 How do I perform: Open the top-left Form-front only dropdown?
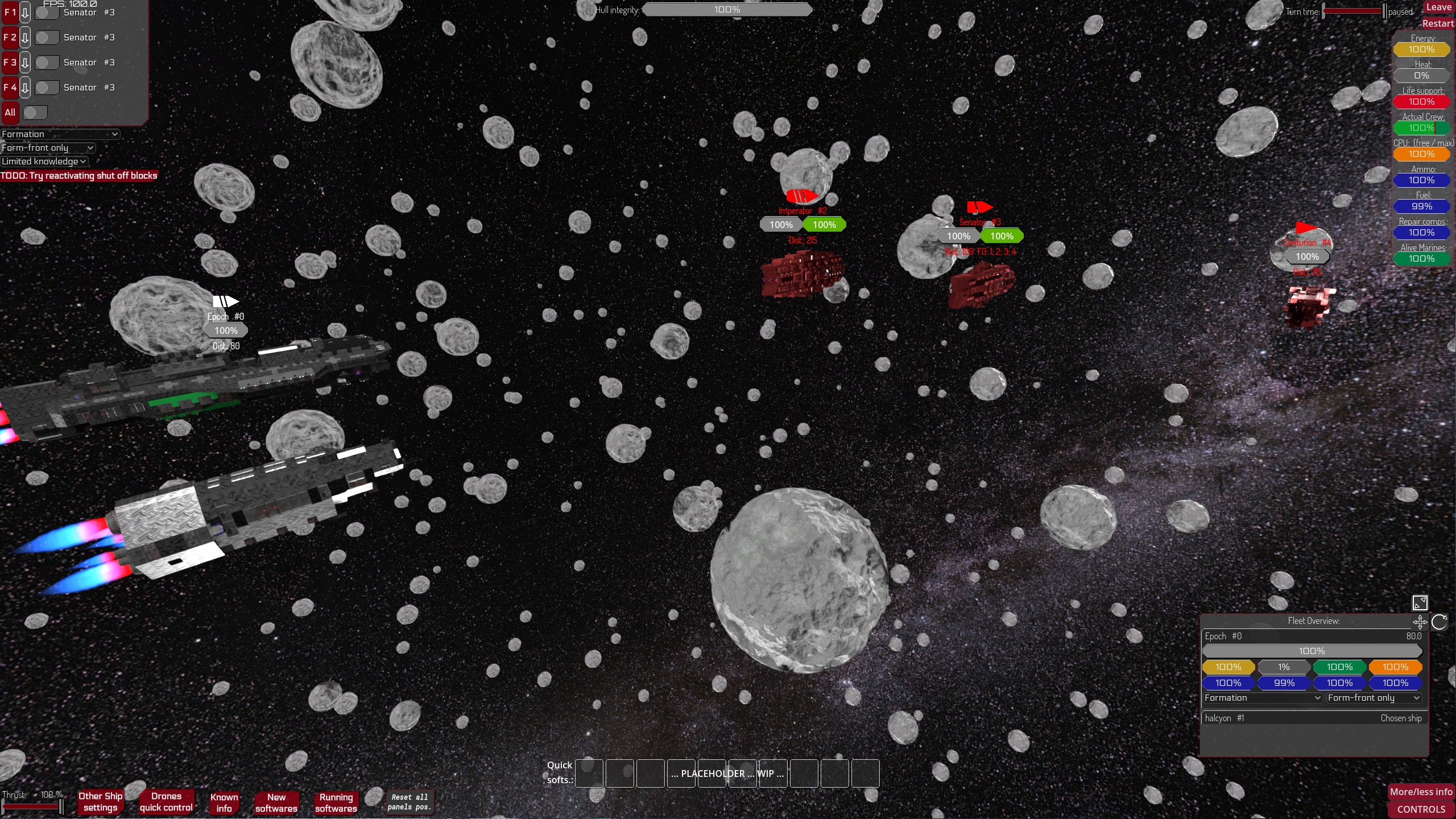click(x=48, y=148)
